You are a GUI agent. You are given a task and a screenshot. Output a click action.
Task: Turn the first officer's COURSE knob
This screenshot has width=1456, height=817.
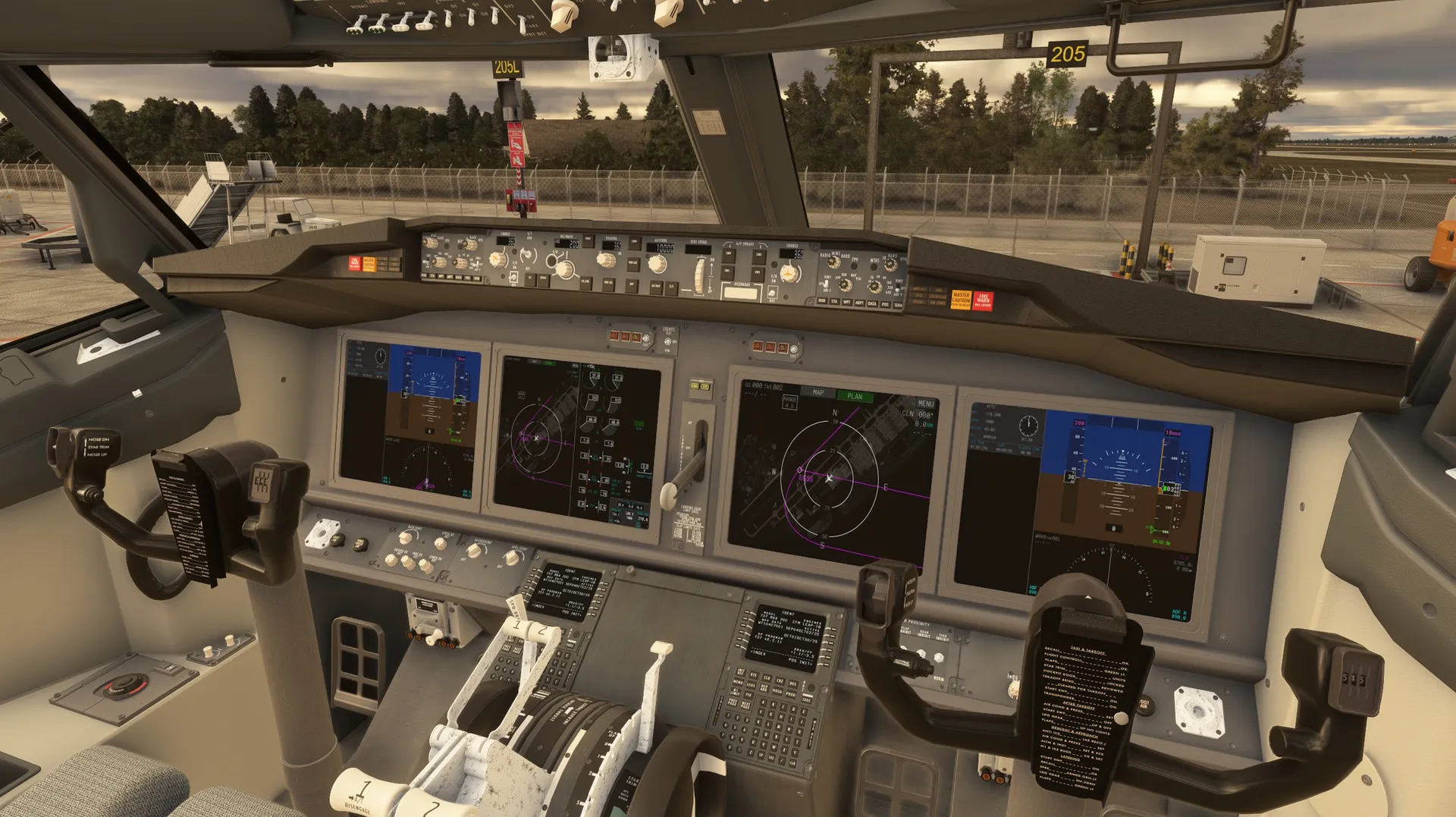[789, 273]
